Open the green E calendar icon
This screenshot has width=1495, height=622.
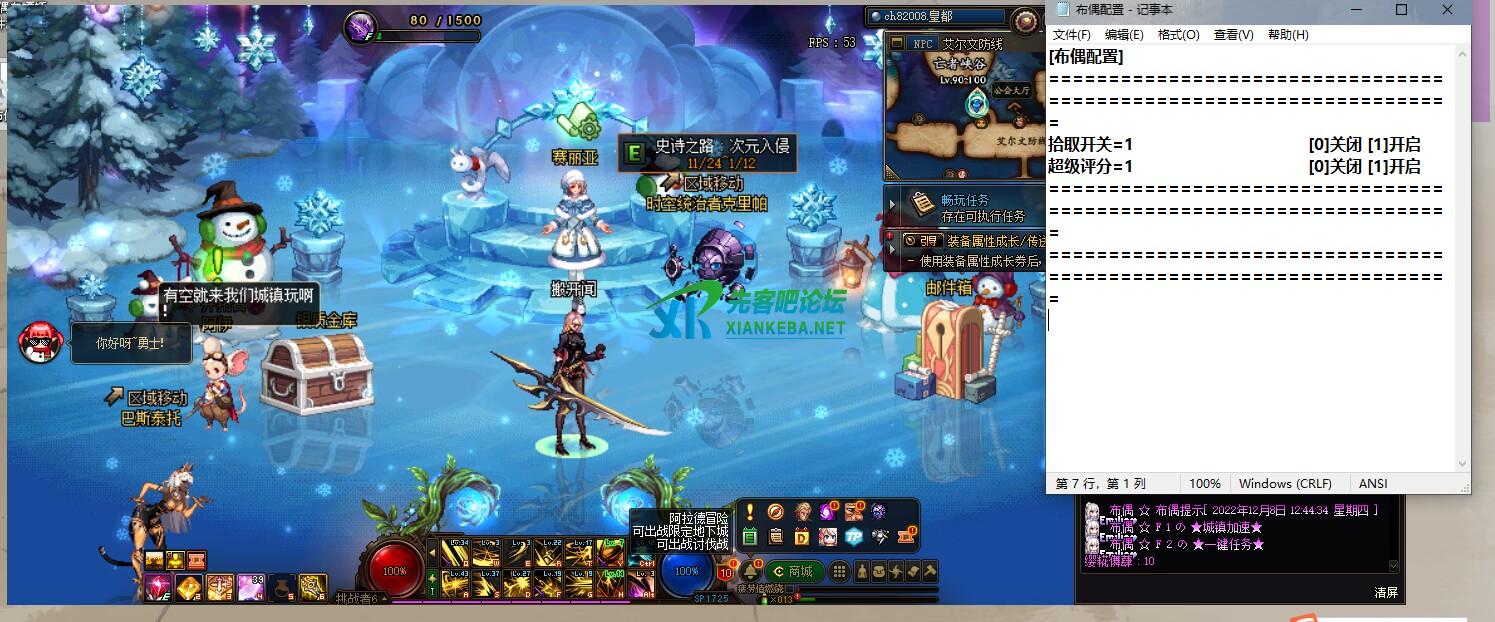click(750, 537)
